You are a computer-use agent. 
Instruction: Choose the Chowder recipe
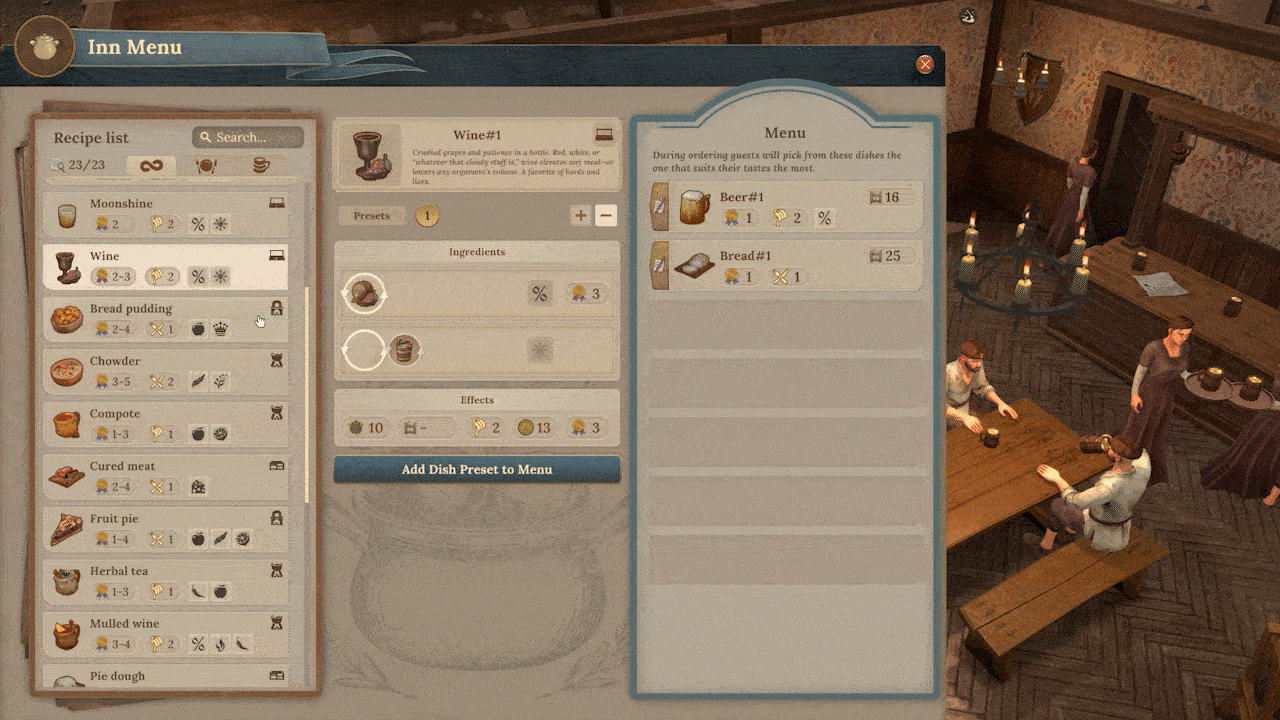[x=167, y=371]
